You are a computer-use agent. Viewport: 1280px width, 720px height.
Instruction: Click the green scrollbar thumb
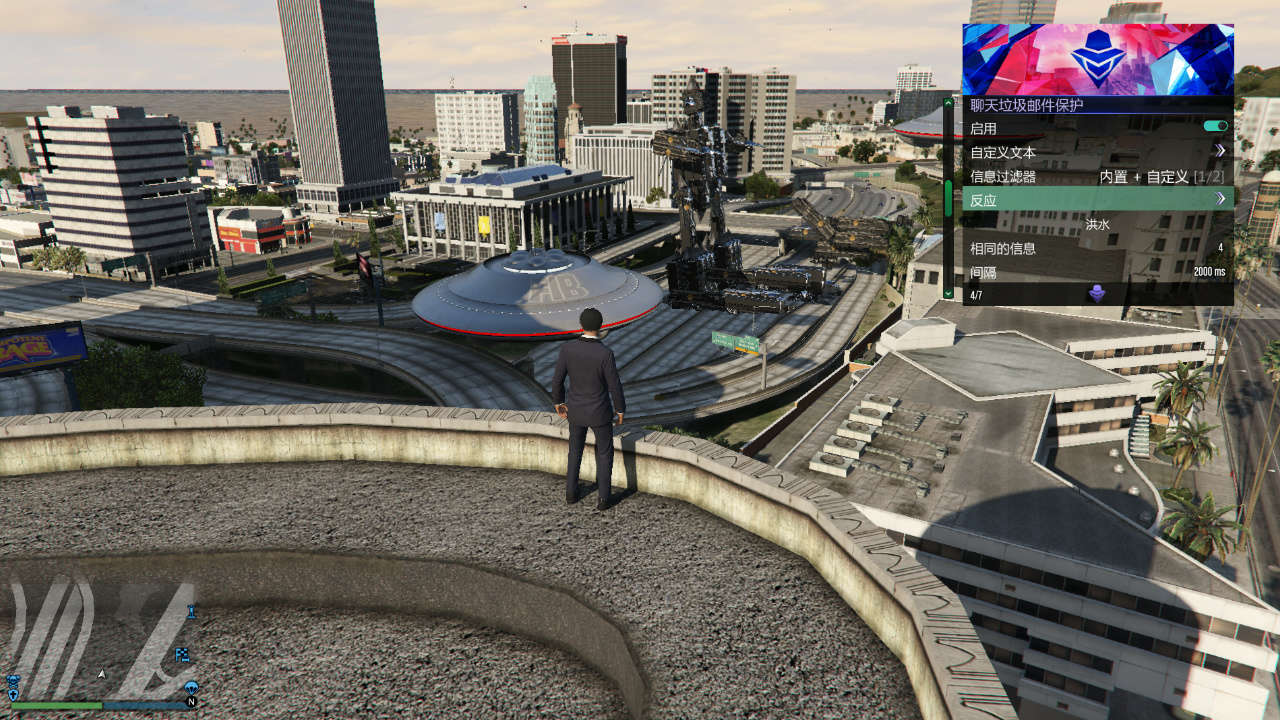pyautogui.click(x=948, y=198)
